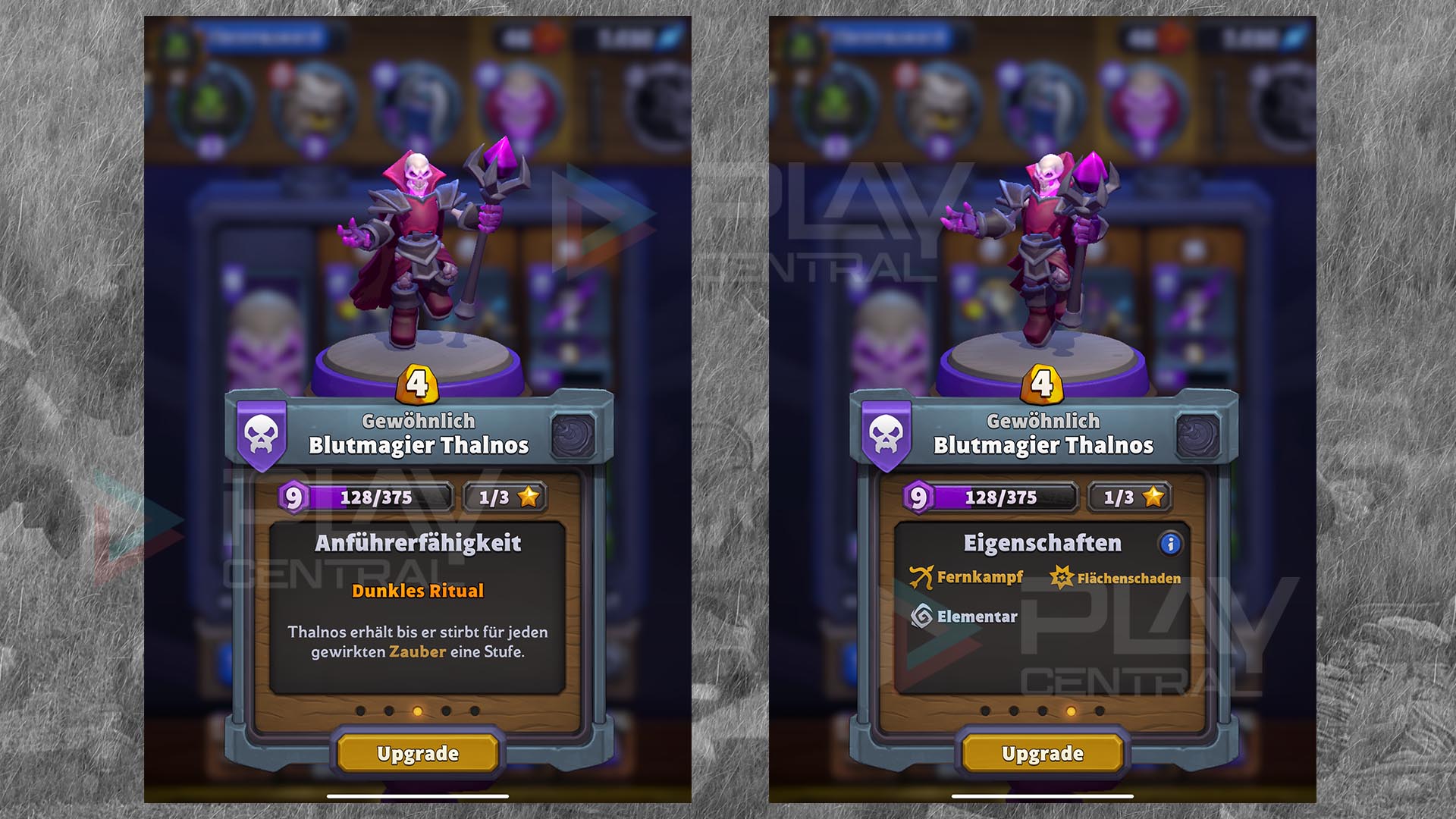Switch to the Anführerfähigkeit panel
Screen dimensions: 1456x819
[419, 541]
